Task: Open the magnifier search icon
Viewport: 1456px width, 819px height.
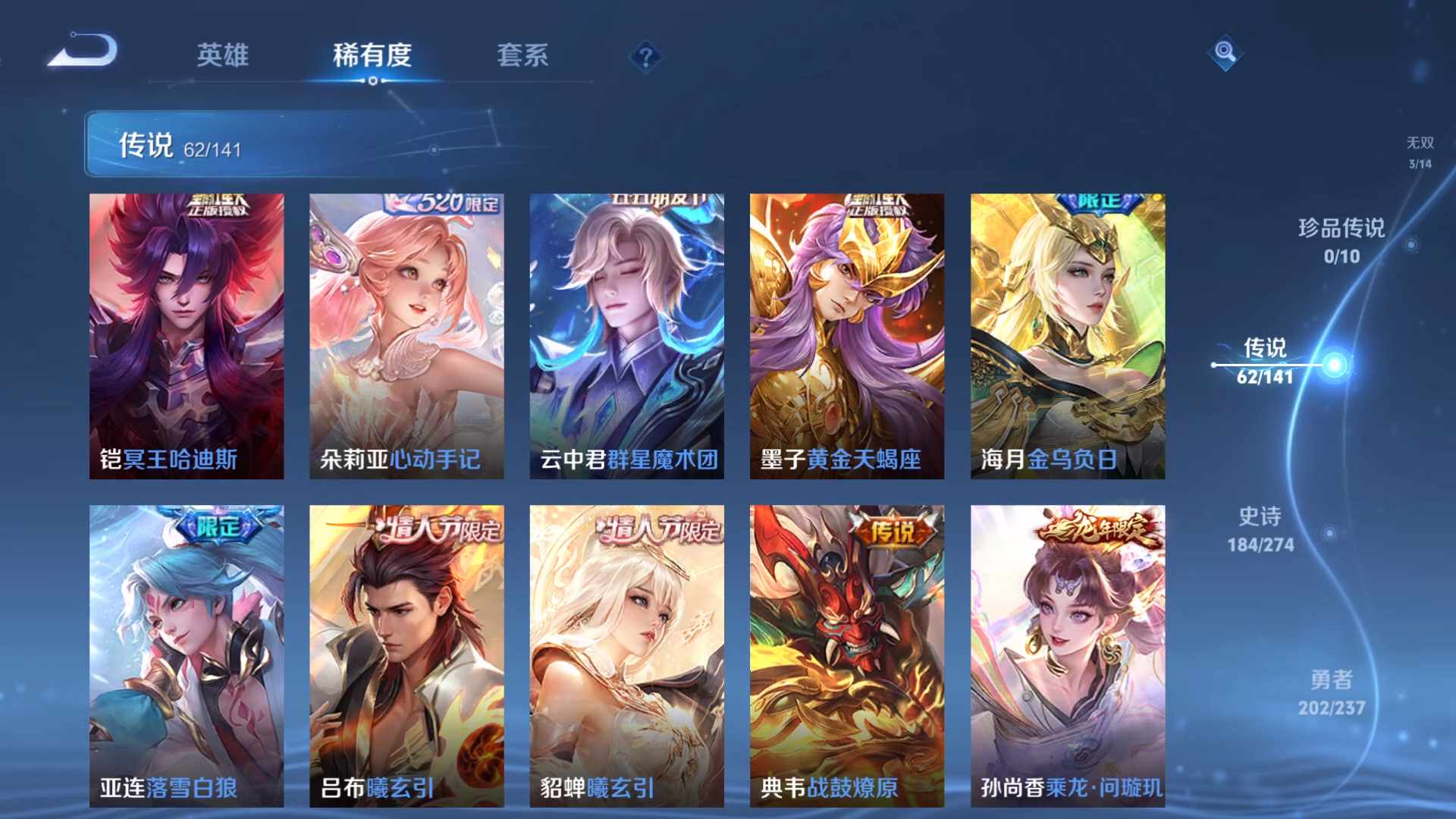Action: 1225,52
